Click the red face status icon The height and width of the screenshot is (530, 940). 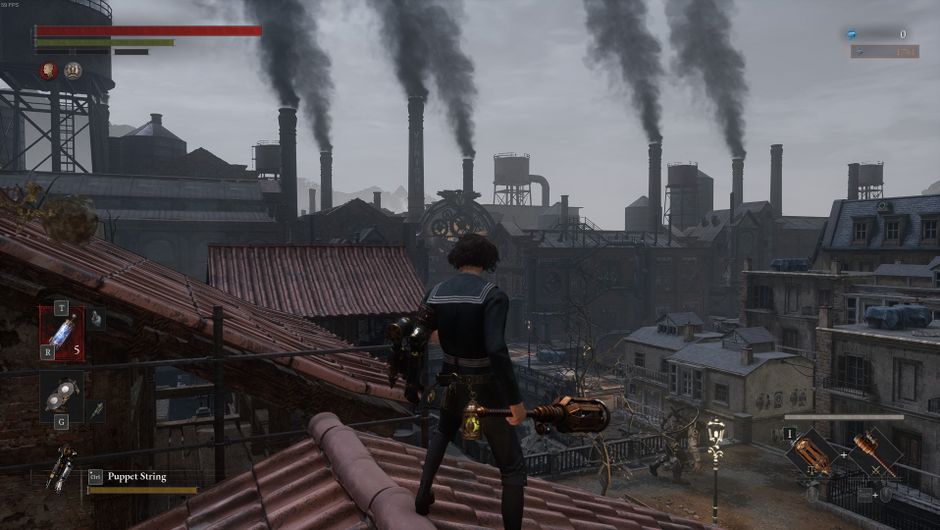coord(48,70)
